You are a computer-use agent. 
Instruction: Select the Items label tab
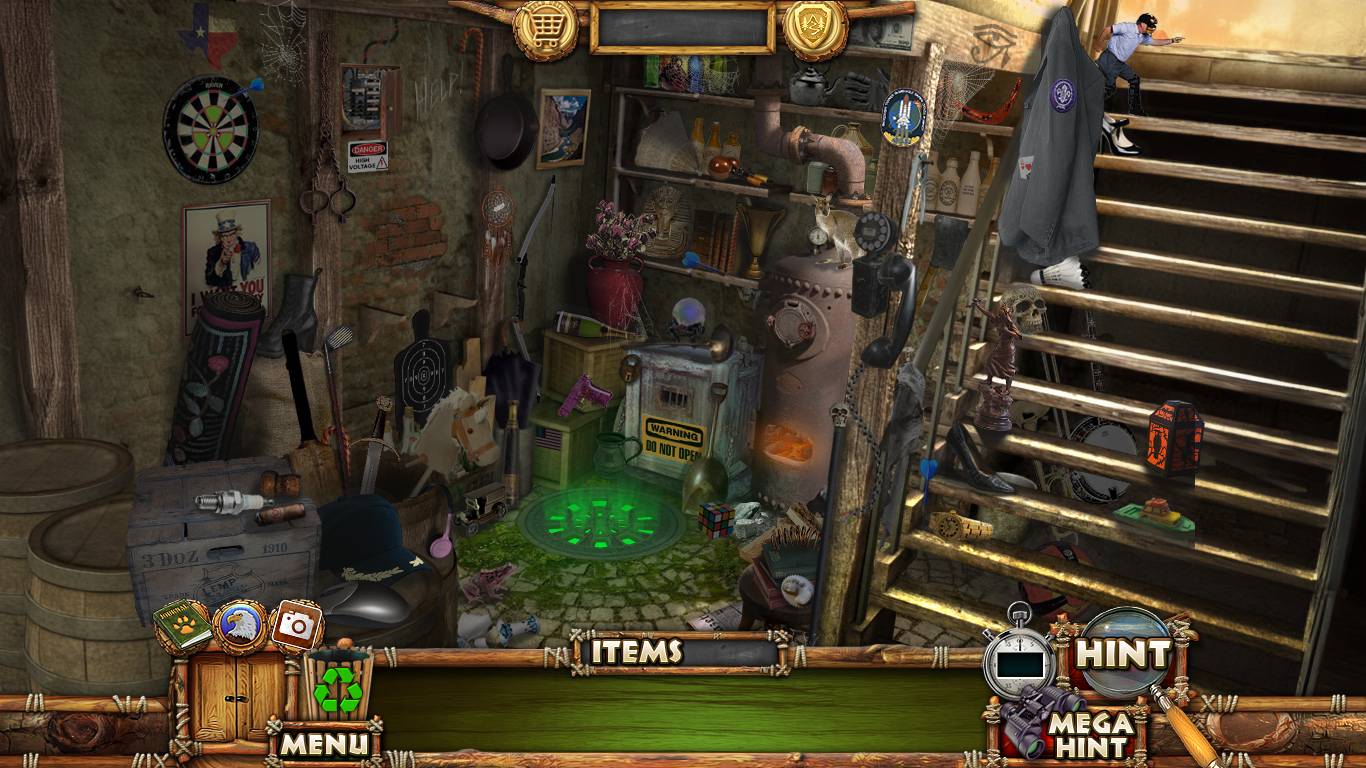(x=636, y=652)
